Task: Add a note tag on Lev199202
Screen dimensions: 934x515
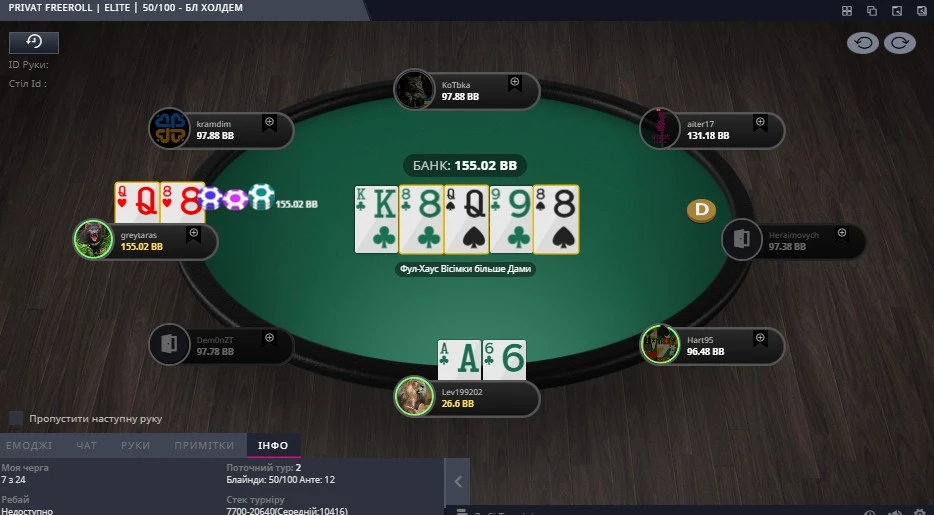Action: (x=515, y=388)
